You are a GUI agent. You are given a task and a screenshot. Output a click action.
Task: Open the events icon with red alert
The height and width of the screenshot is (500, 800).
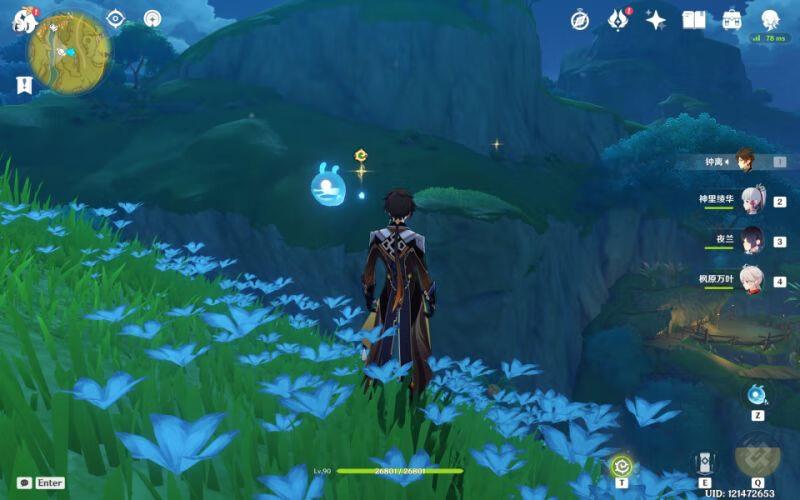617,20
